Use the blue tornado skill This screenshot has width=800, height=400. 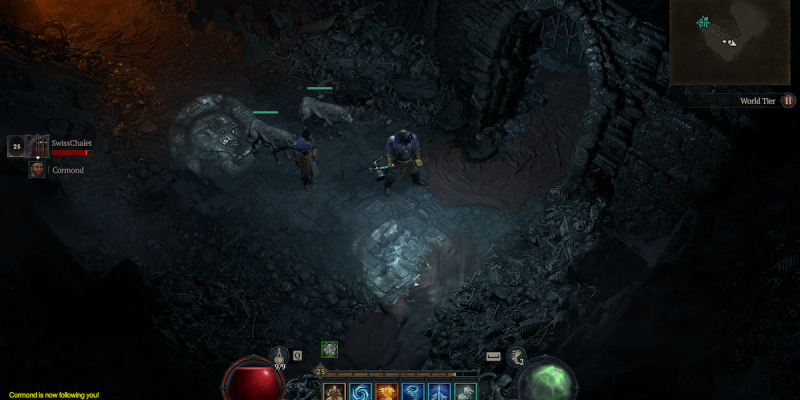pos(413,391)
